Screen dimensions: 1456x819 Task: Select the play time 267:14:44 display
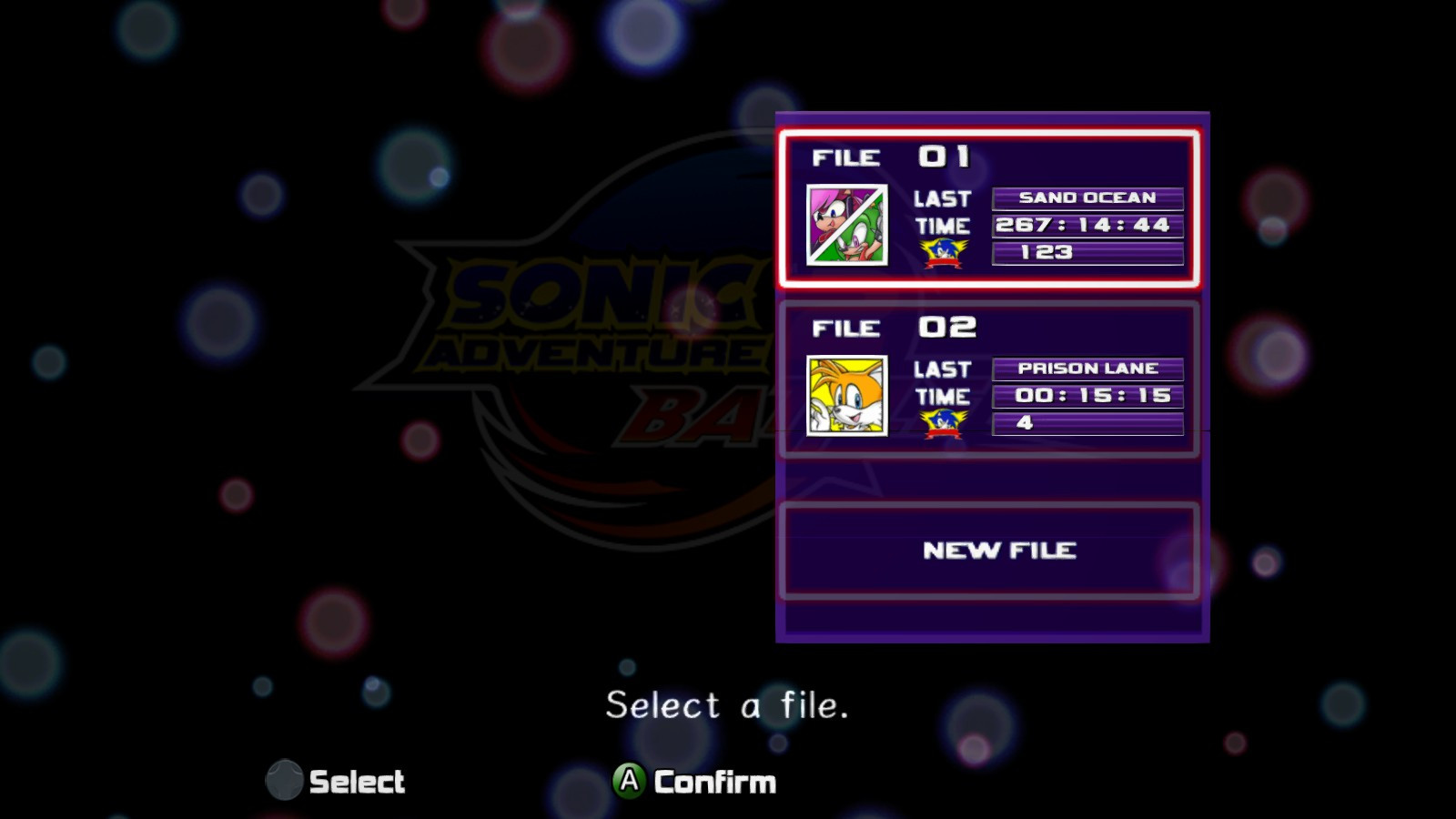pyautogui.click(x=1088, y=225)
